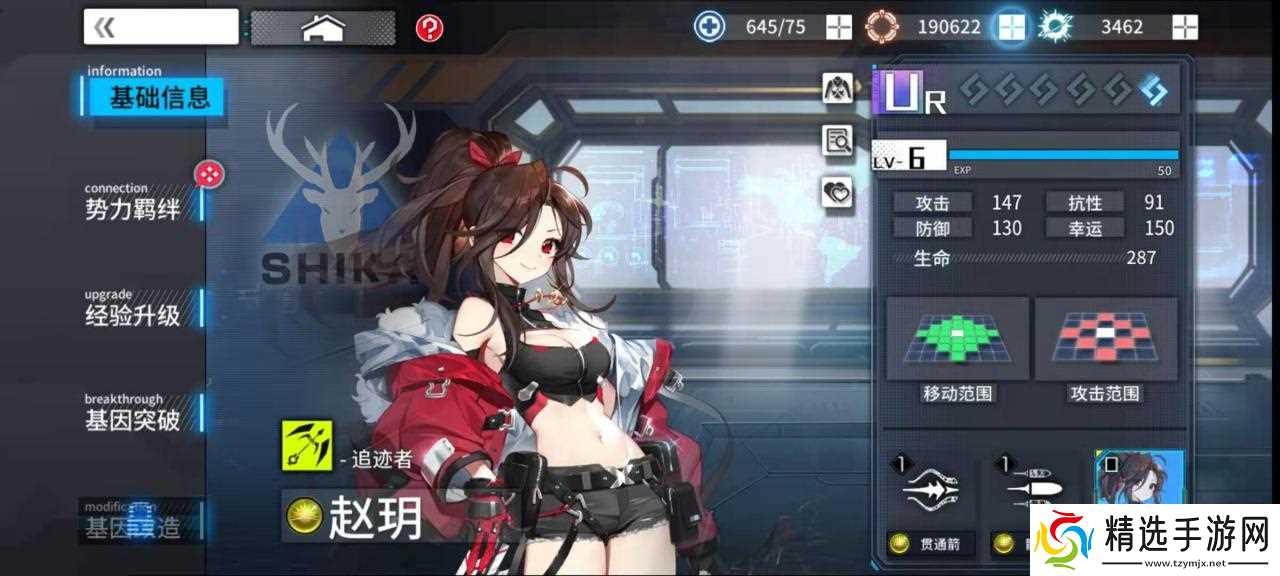1280x576 pixels.
Task: Open the 基因突破 breakthrough tab
Action: coord(133,416)
